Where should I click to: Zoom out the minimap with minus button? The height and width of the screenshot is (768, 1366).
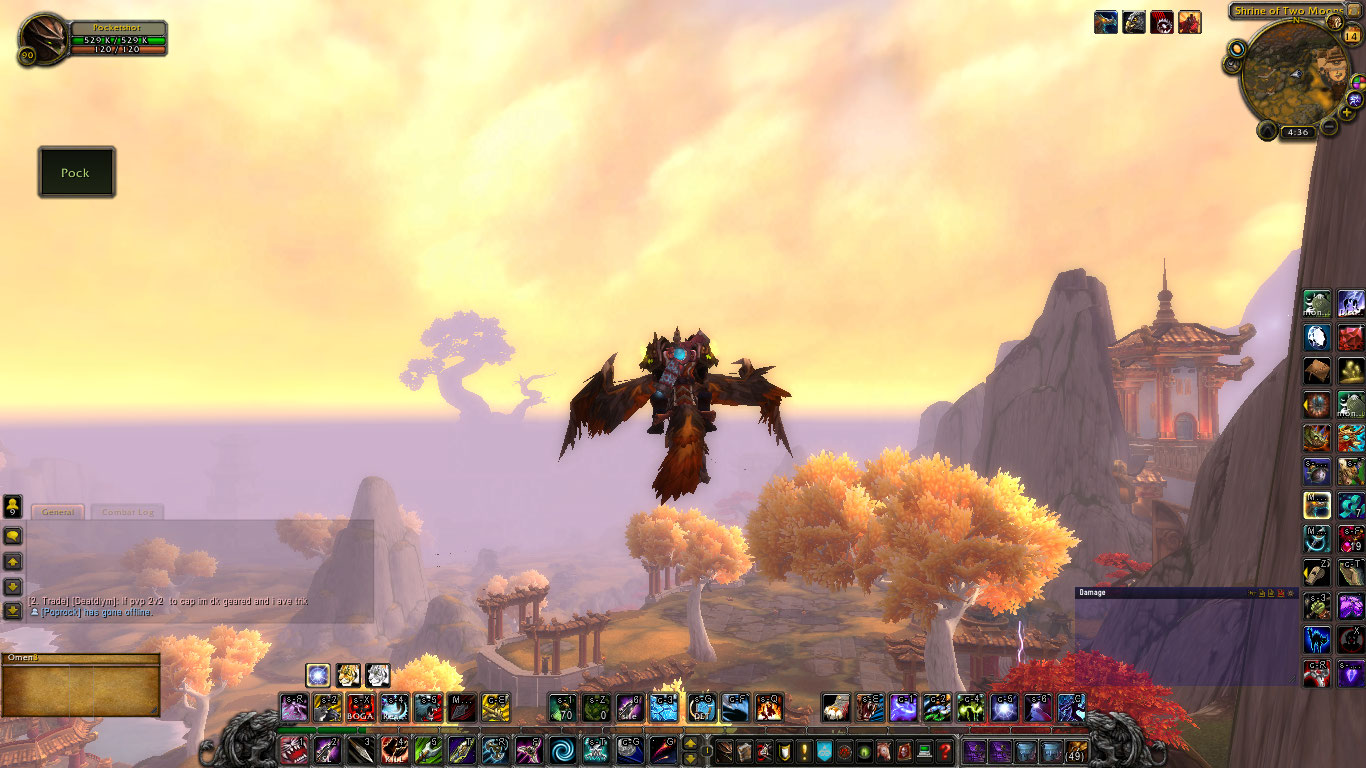[1330, 127]
